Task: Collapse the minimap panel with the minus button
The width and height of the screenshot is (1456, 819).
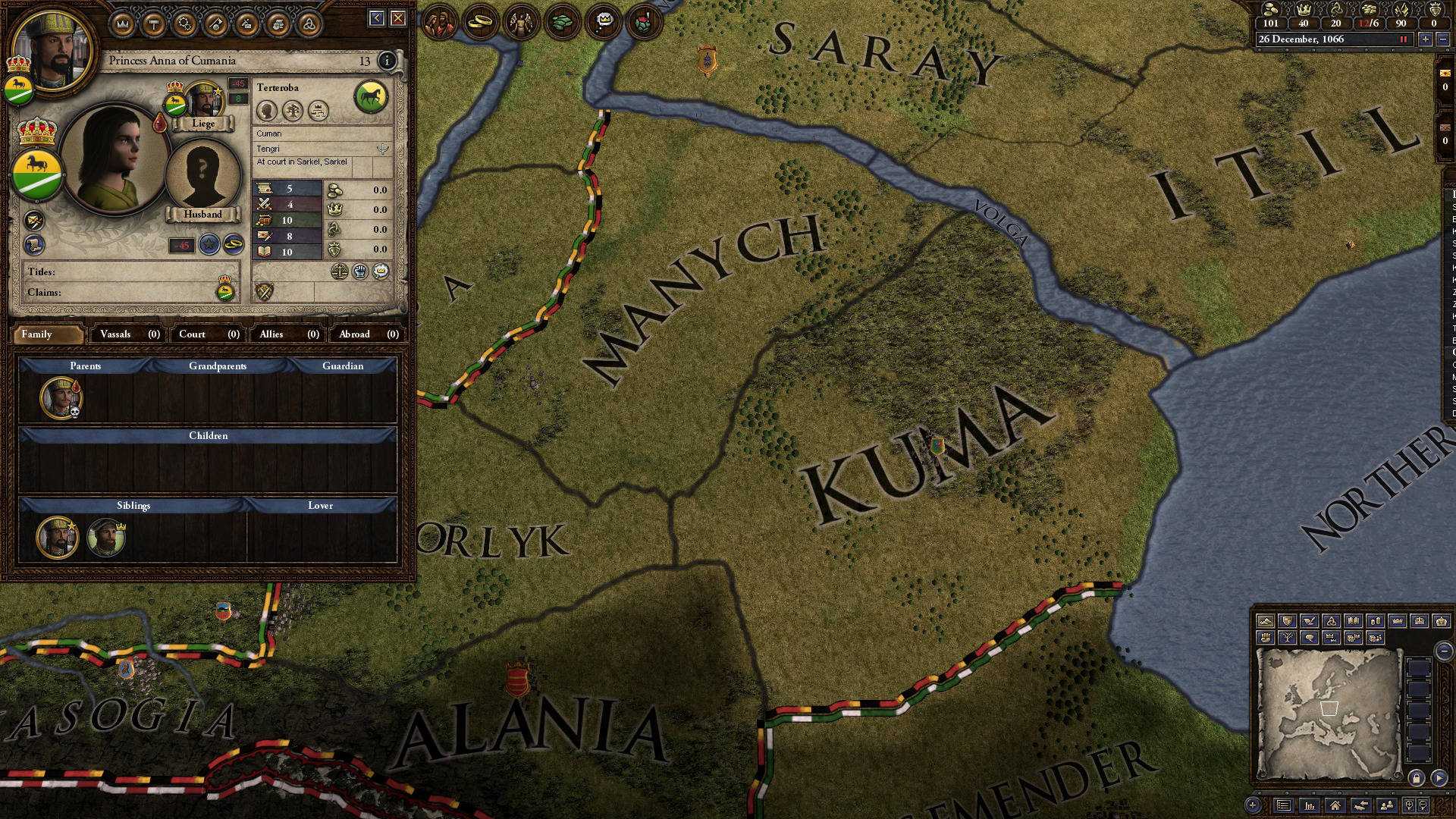Action: coord(1443,651)
